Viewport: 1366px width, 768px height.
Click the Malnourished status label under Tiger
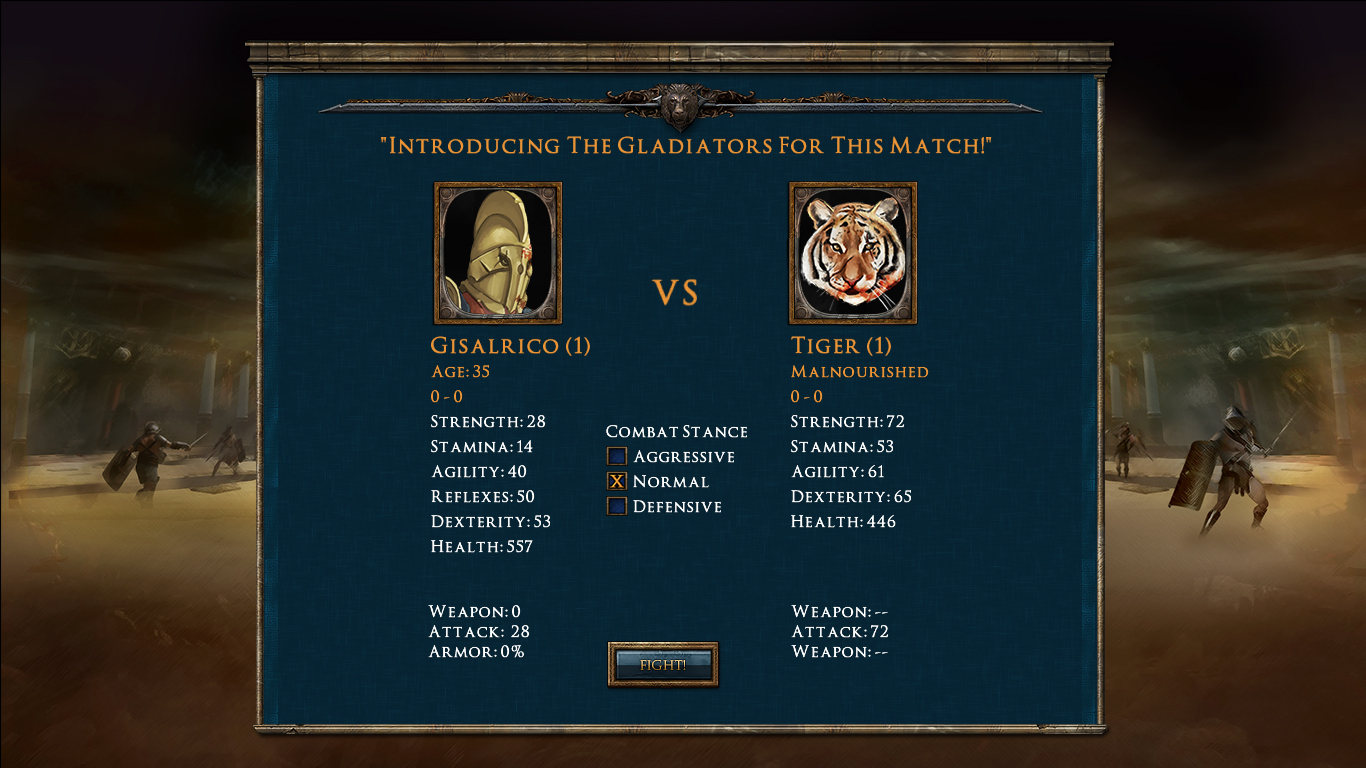858,371
